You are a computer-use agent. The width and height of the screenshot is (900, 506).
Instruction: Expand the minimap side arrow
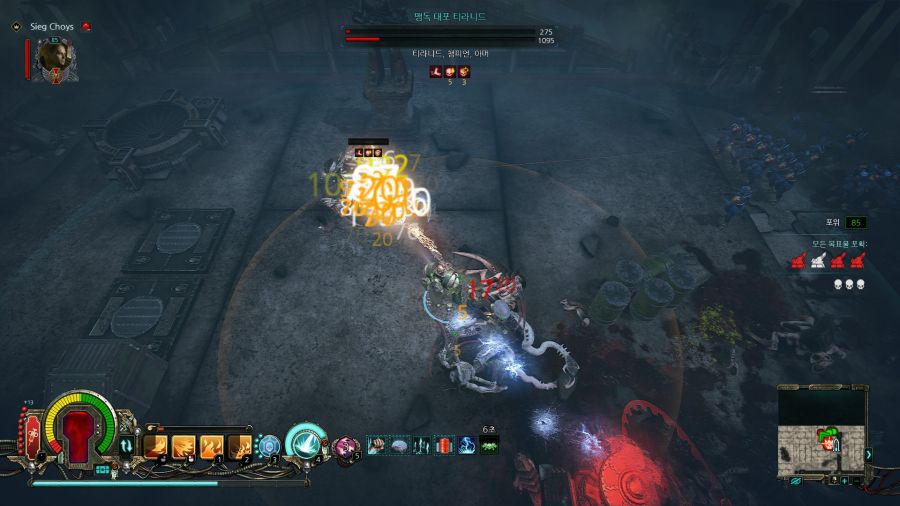[x=869, y=454]
